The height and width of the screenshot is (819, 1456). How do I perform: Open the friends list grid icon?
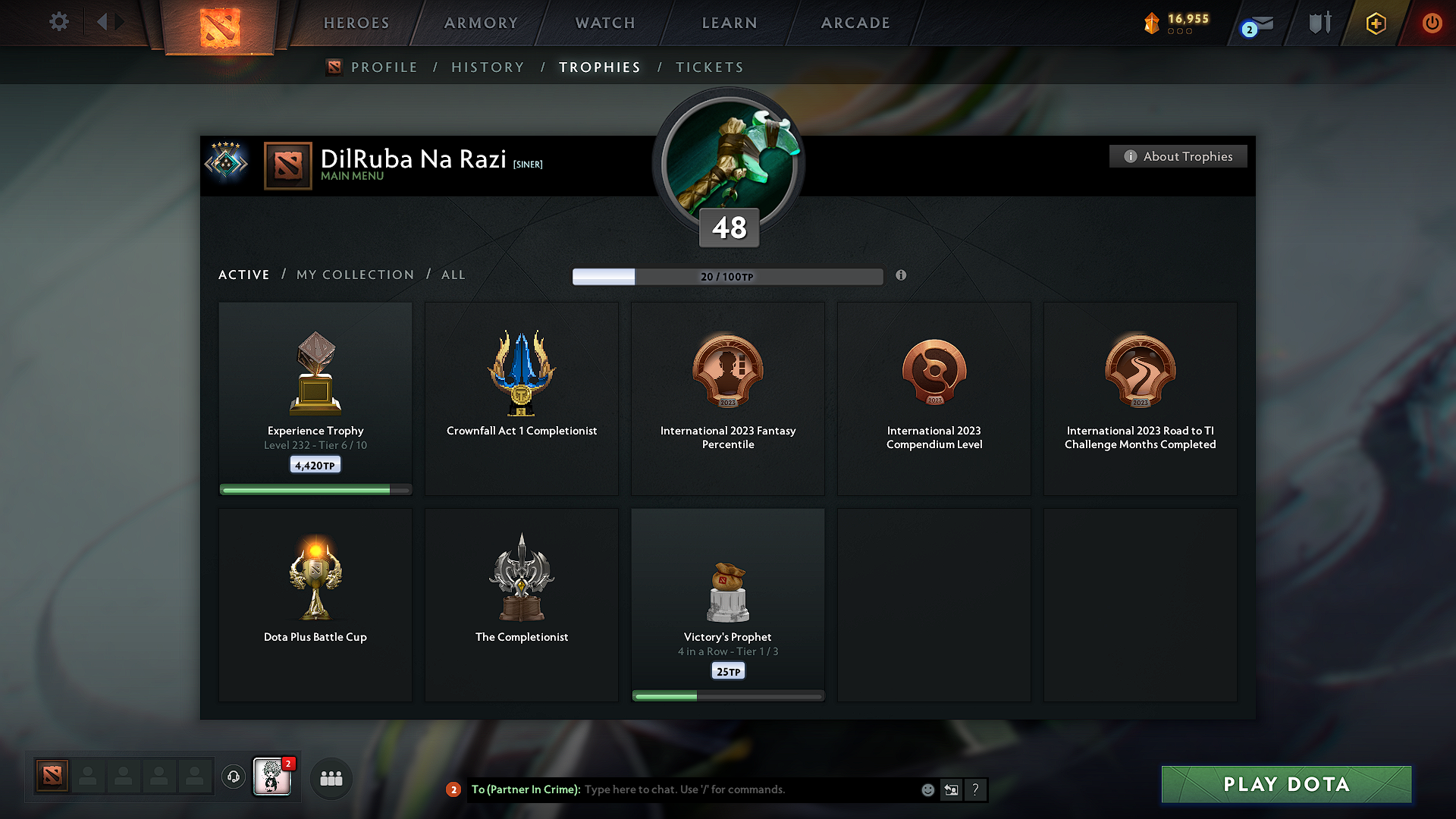click(331, 777)
